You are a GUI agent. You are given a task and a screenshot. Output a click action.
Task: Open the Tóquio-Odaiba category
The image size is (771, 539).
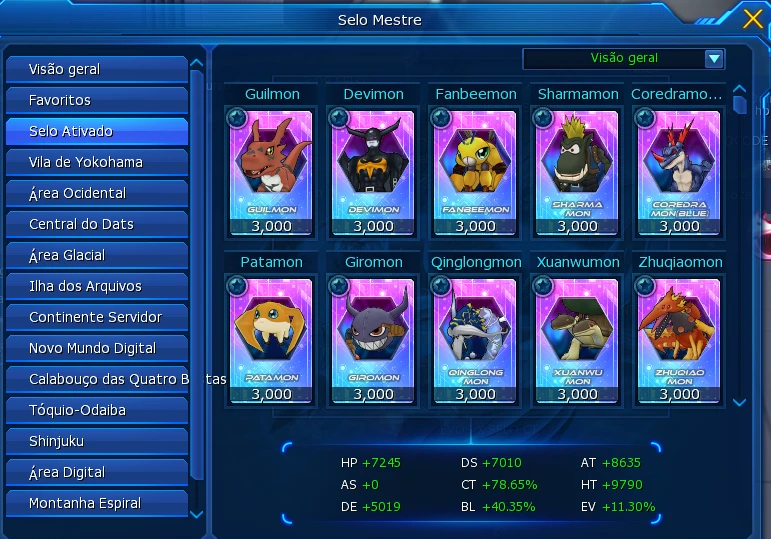tap(96, 410)
